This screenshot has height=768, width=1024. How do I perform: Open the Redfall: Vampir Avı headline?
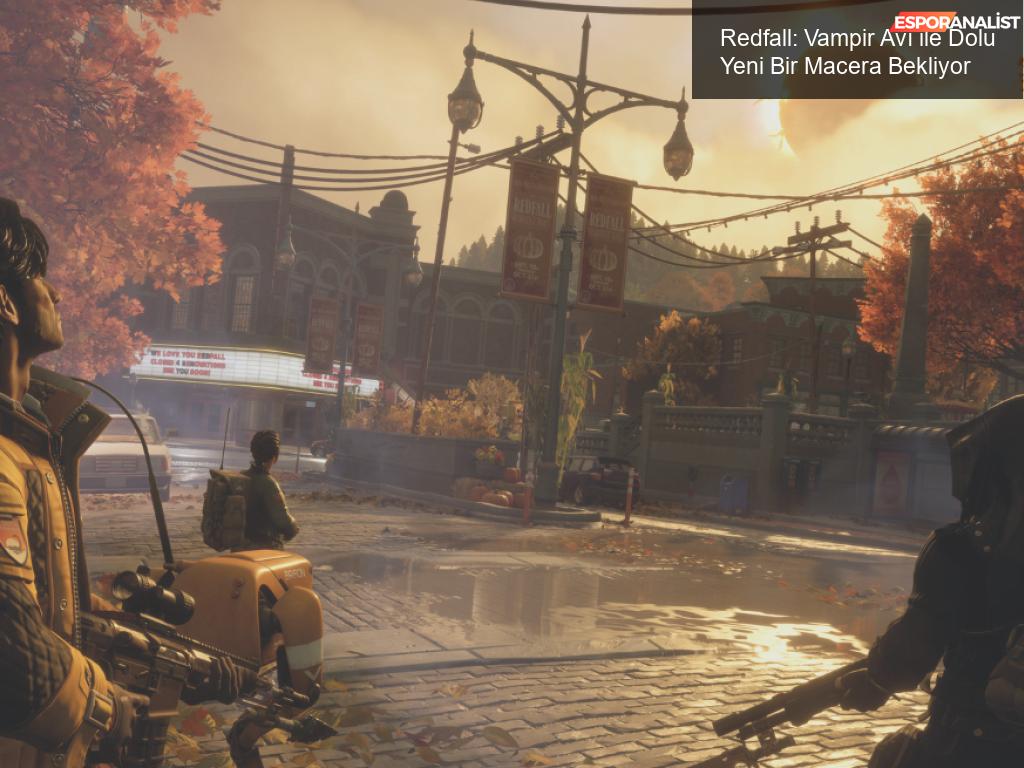[x=857, y=53]
